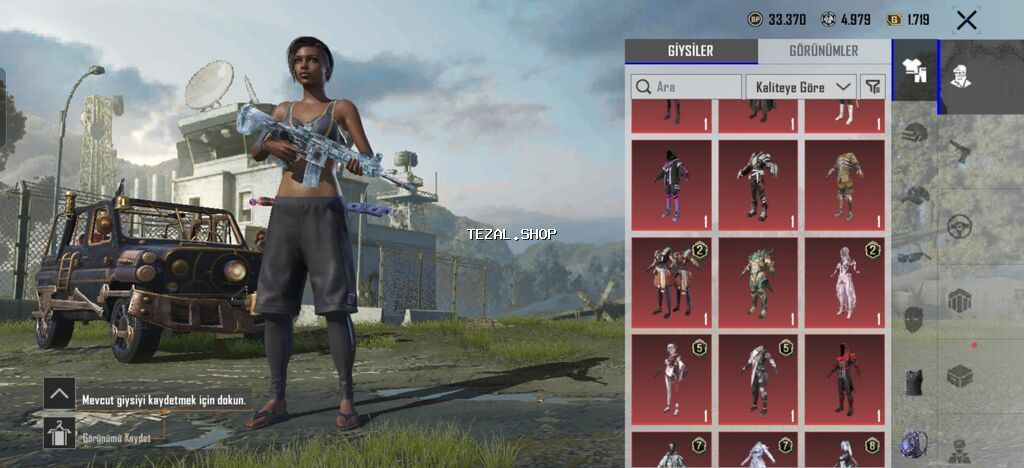Save the look with Görünümü Kaydet

(59, 434)
